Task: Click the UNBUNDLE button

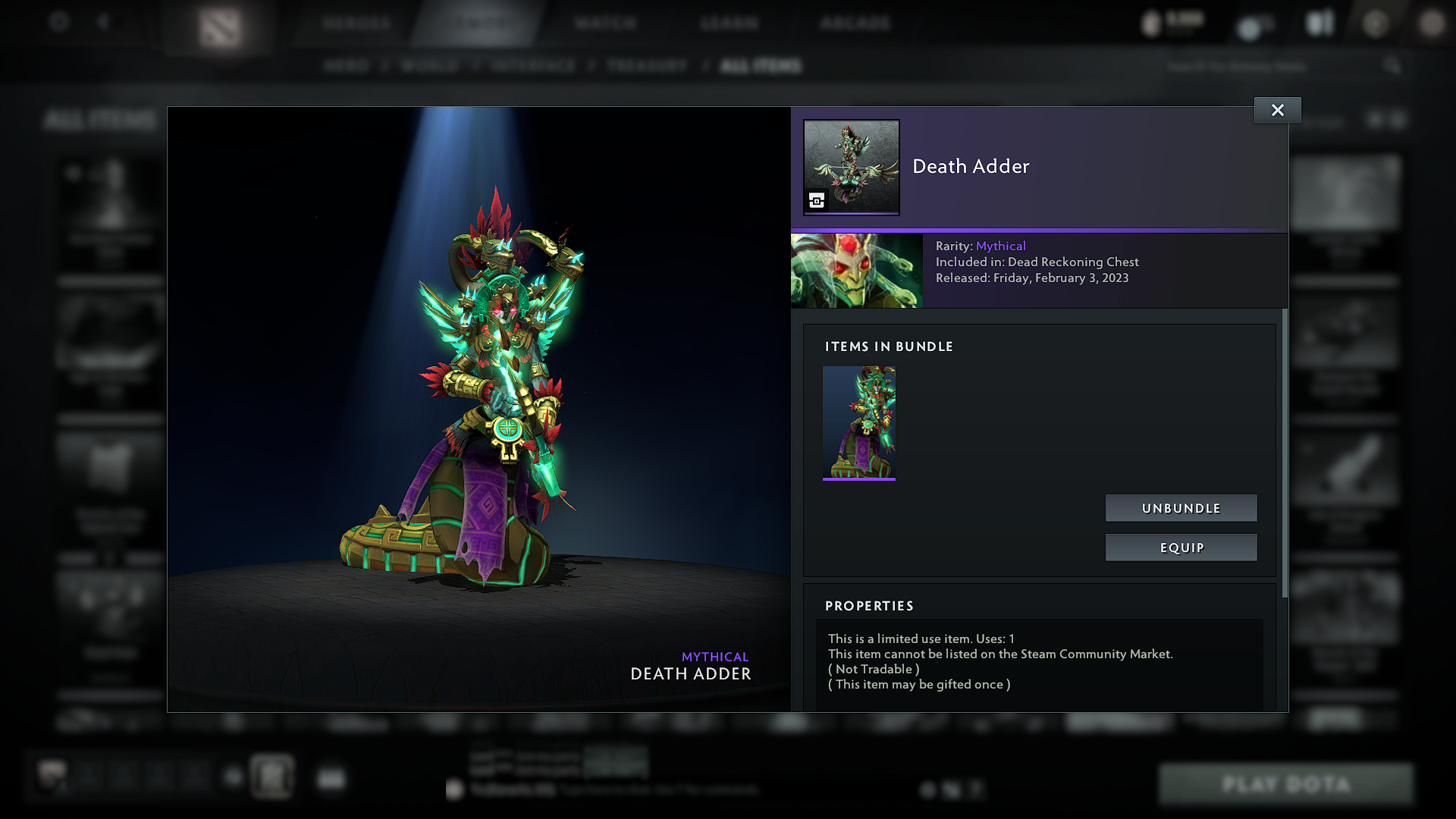Action: 1181,508
